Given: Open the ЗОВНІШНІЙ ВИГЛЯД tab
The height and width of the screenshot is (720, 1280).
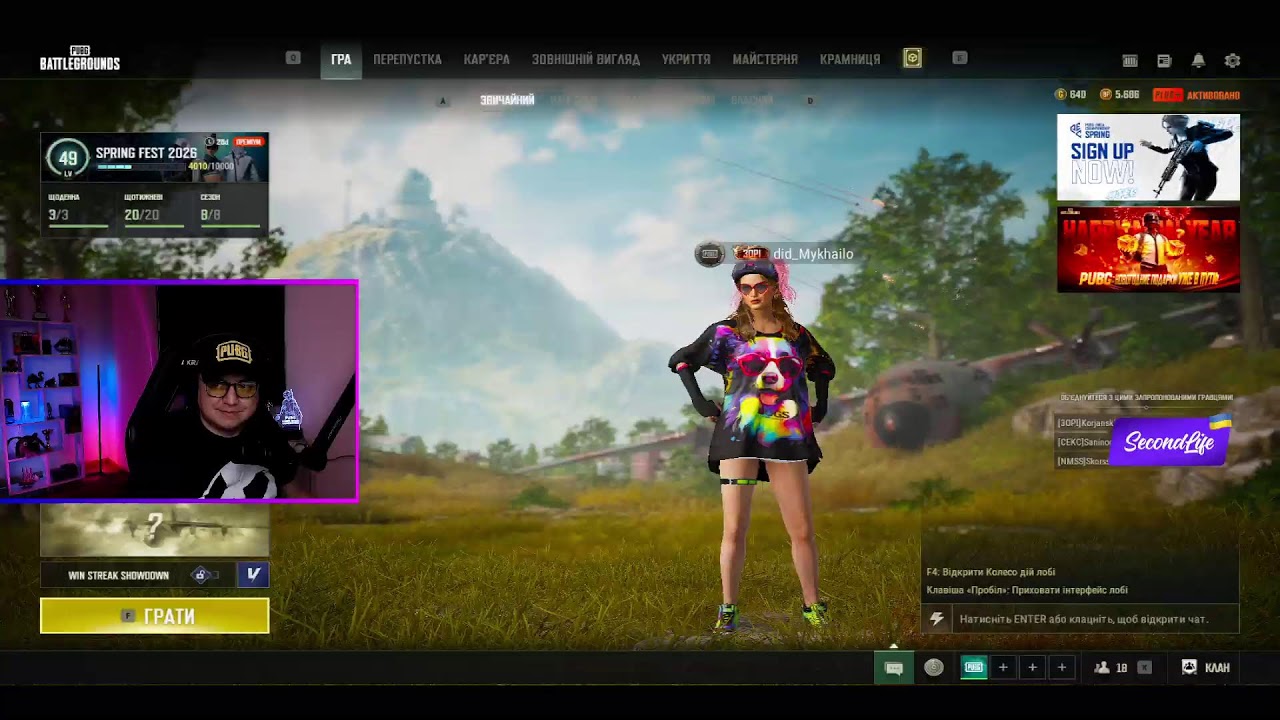Looking at the screenshot, I should (x=586, y=60).
